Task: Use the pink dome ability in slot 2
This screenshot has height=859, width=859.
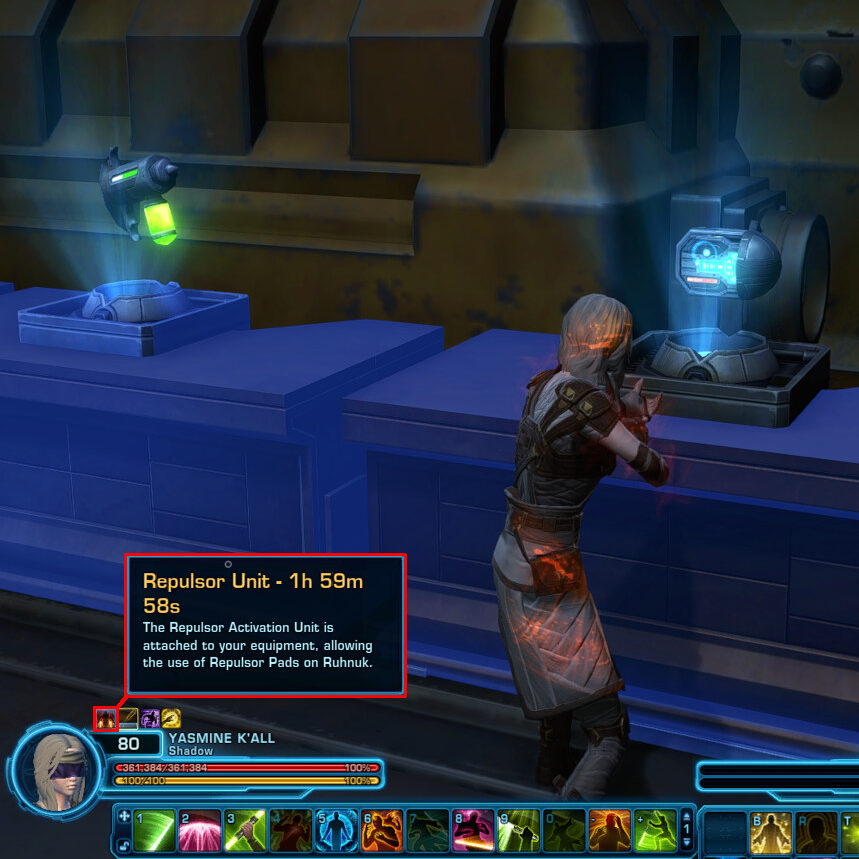Action: [x=199, y=830]
